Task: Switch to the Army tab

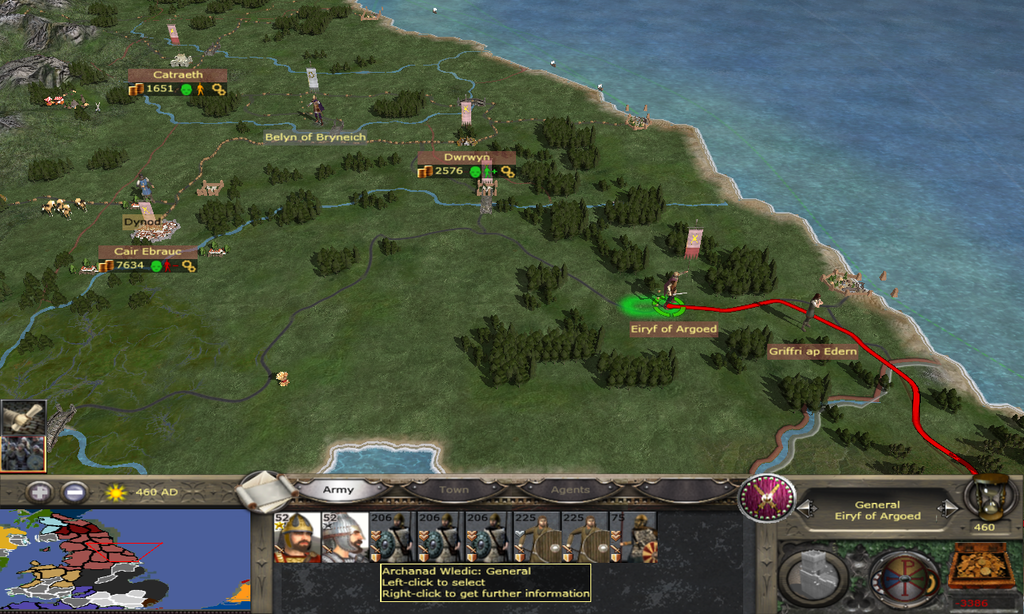Action: [x=338, y=491]
